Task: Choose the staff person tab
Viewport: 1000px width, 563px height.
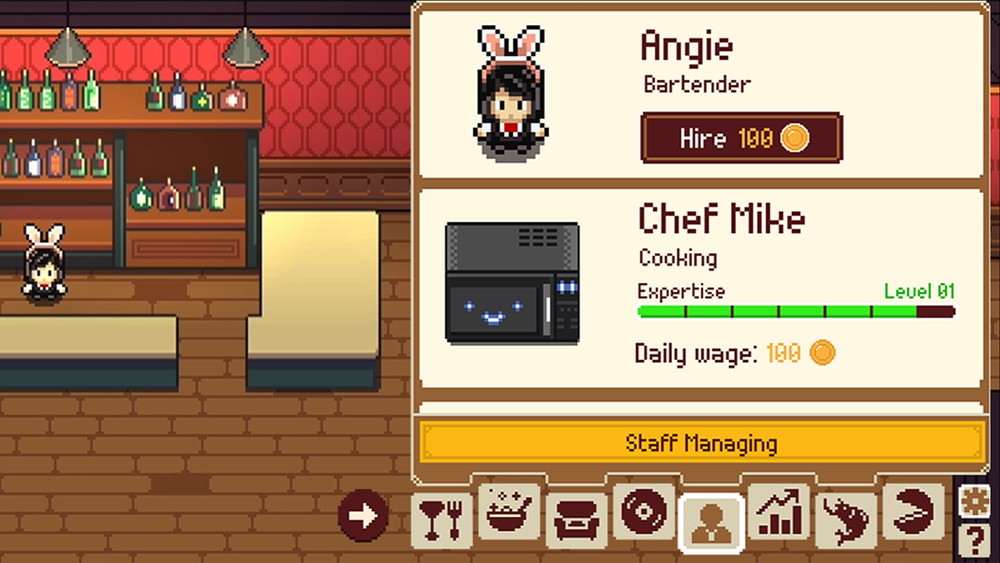Action: 711,522
